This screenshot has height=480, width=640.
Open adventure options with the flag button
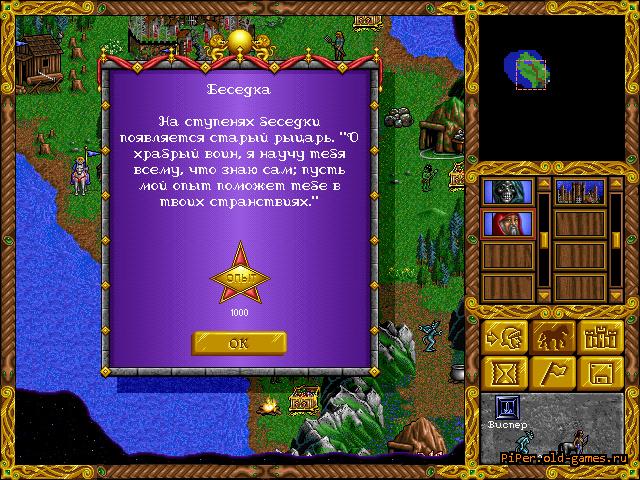pyautogui.click(x=551, y=373)
